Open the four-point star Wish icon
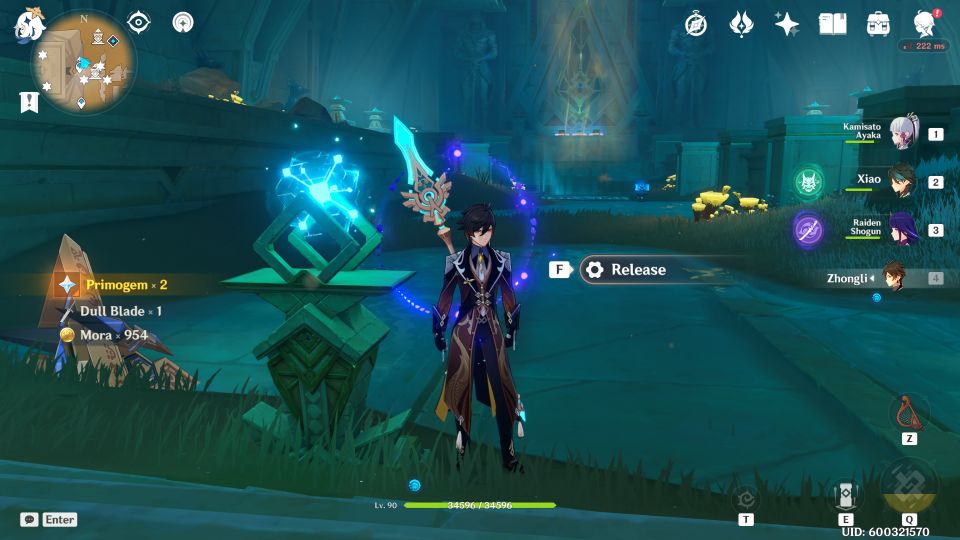Image resolution: width=960 pixels, height=540 pixels. pyautogui.click(x=787, y=24)
